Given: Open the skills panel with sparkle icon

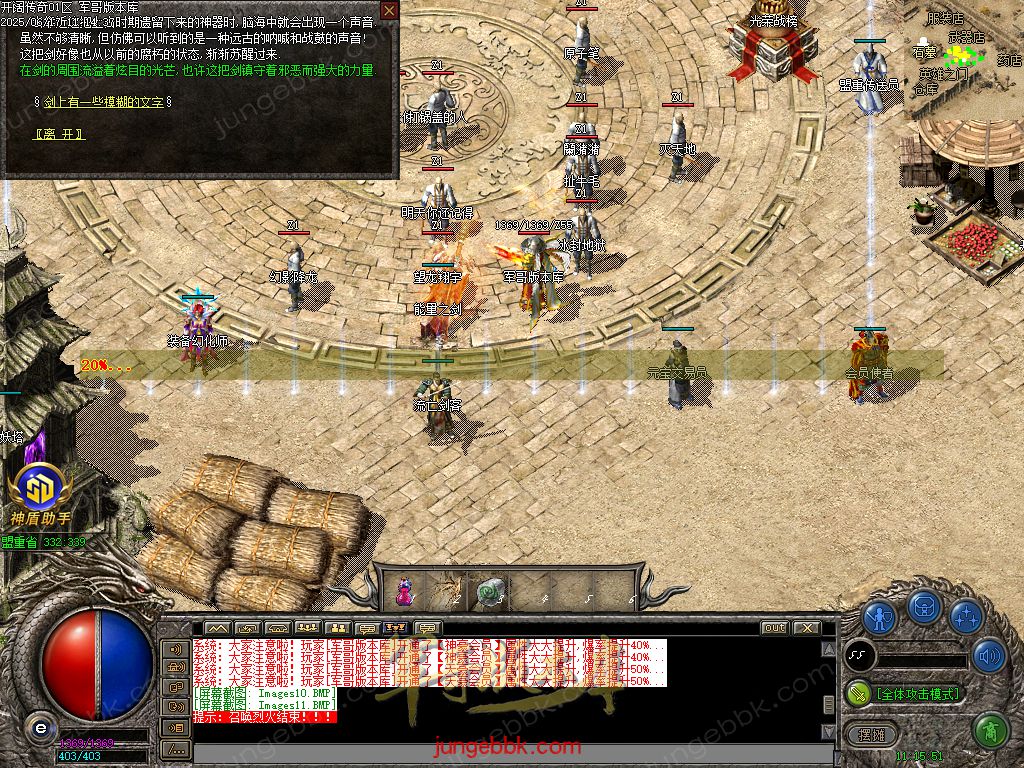Looking at the screenshot, I should 966,616.
